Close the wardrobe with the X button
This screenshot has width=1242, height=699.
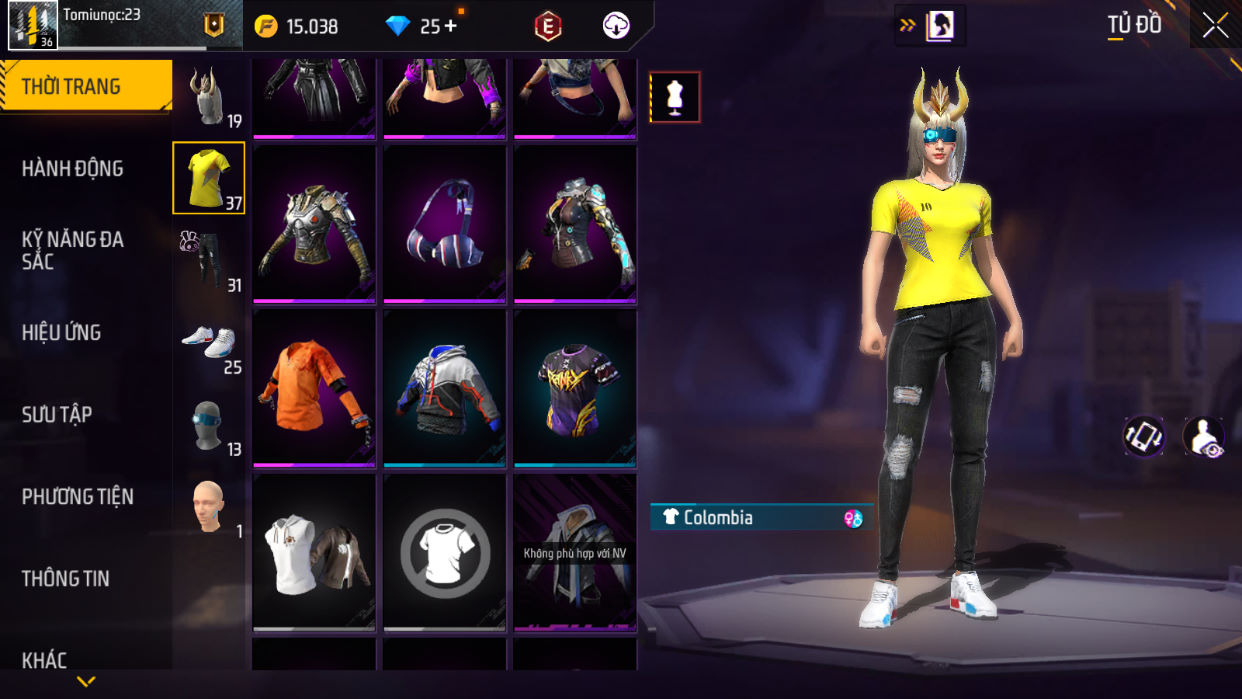(x=1216, y=25)
